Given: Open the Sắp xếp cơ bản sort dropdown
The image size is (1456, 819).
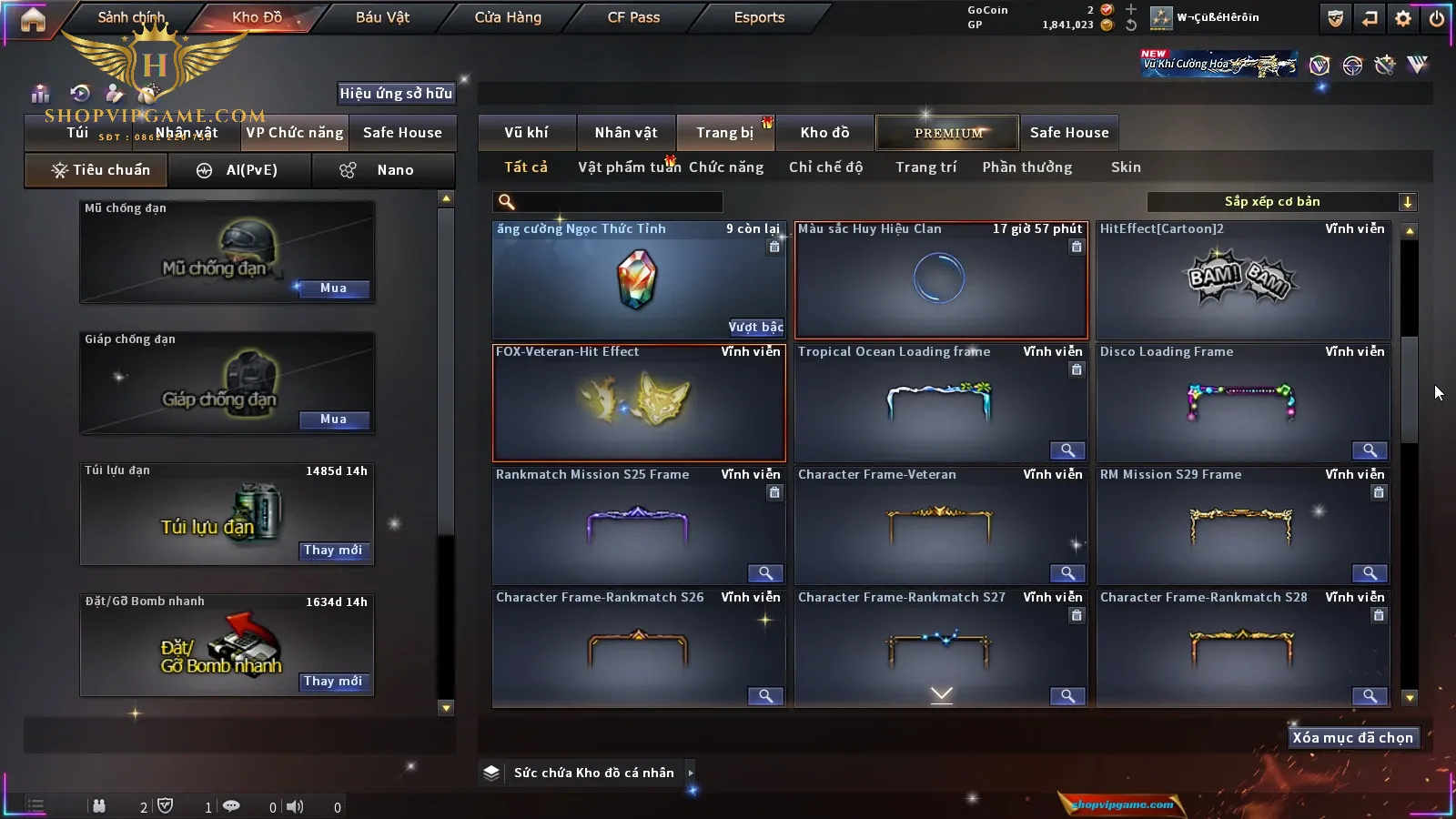Looking at the screenshot, I should point(1282,202).
